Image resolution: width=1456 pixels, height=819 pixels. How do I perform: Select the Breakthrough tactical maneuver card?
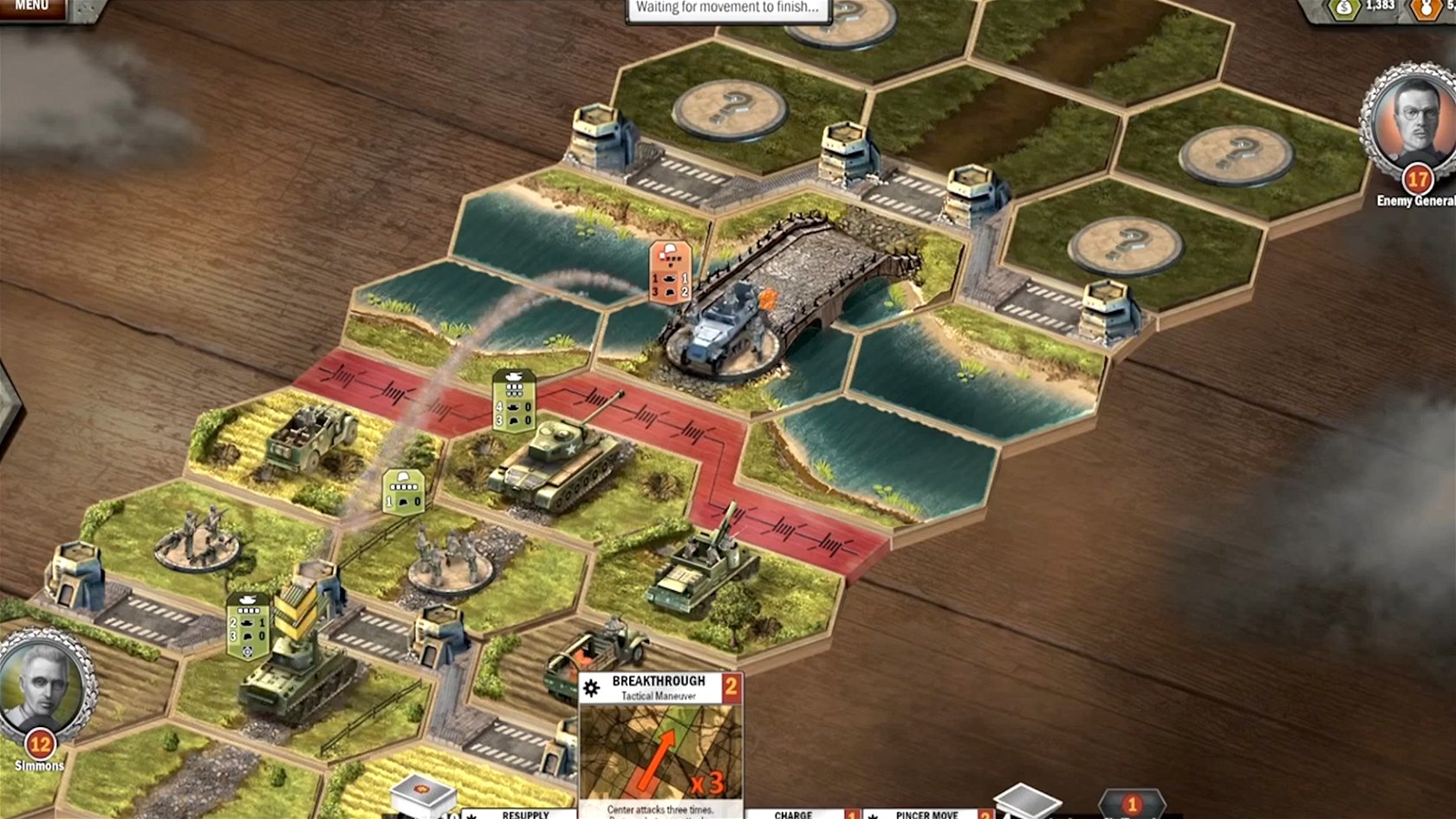click(660, 747)
